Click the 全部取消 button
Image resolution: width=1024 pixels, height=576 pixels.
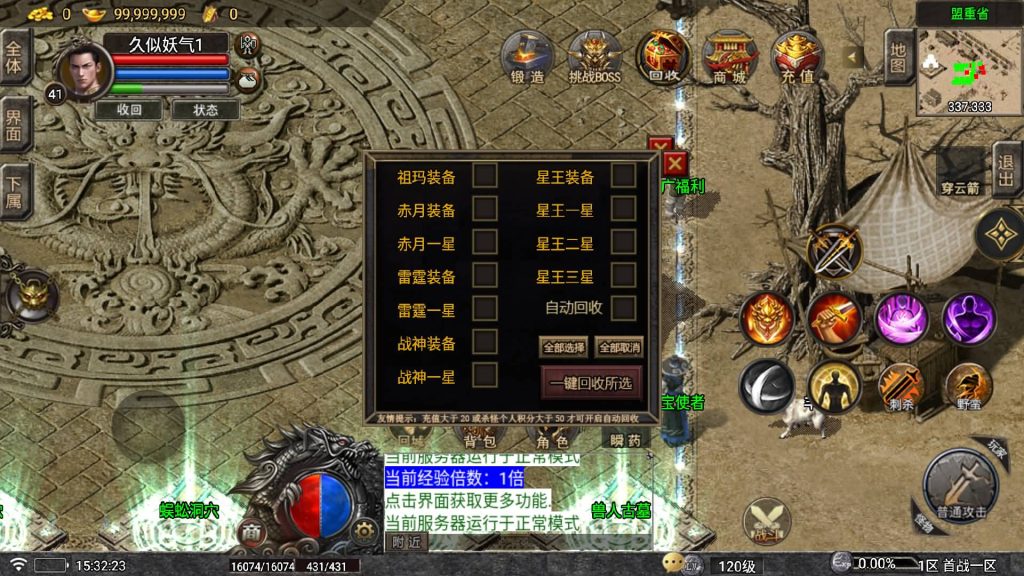click(619, 347)
